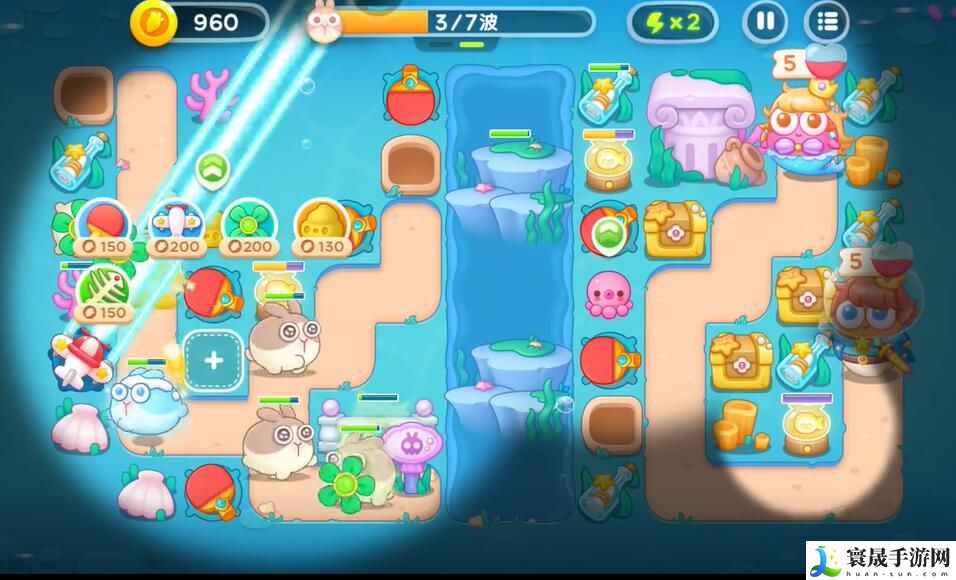
Task: Pause the game
Action: tap(765, 22)
